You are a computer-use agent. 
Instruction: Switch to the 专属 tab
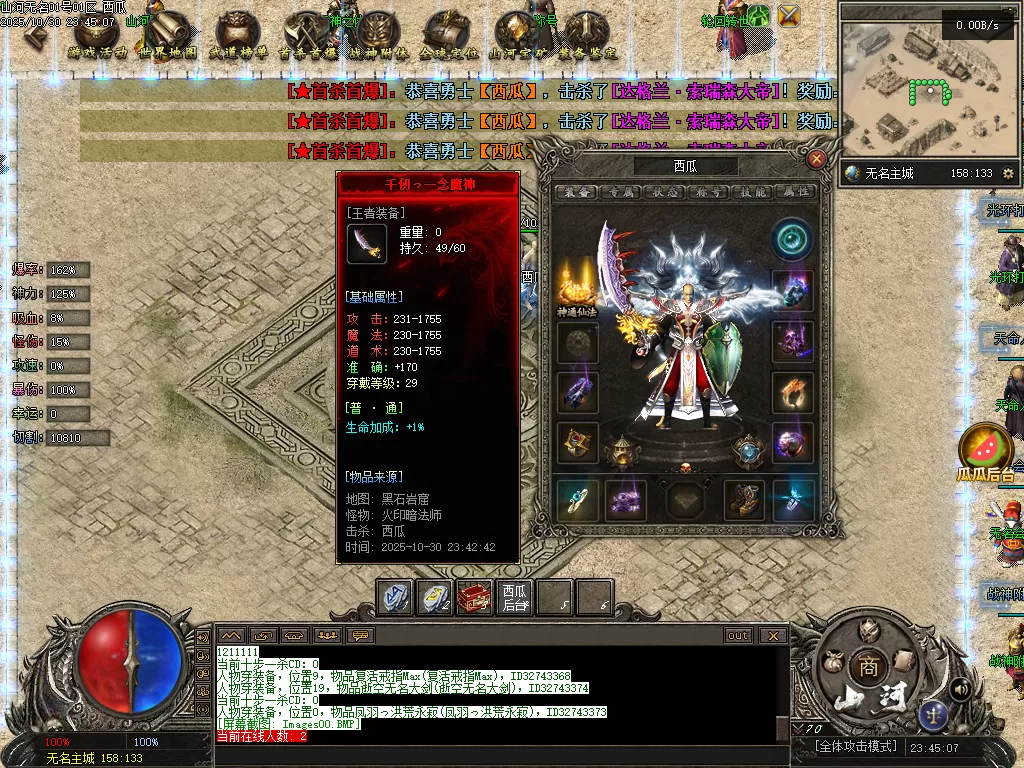621,192
